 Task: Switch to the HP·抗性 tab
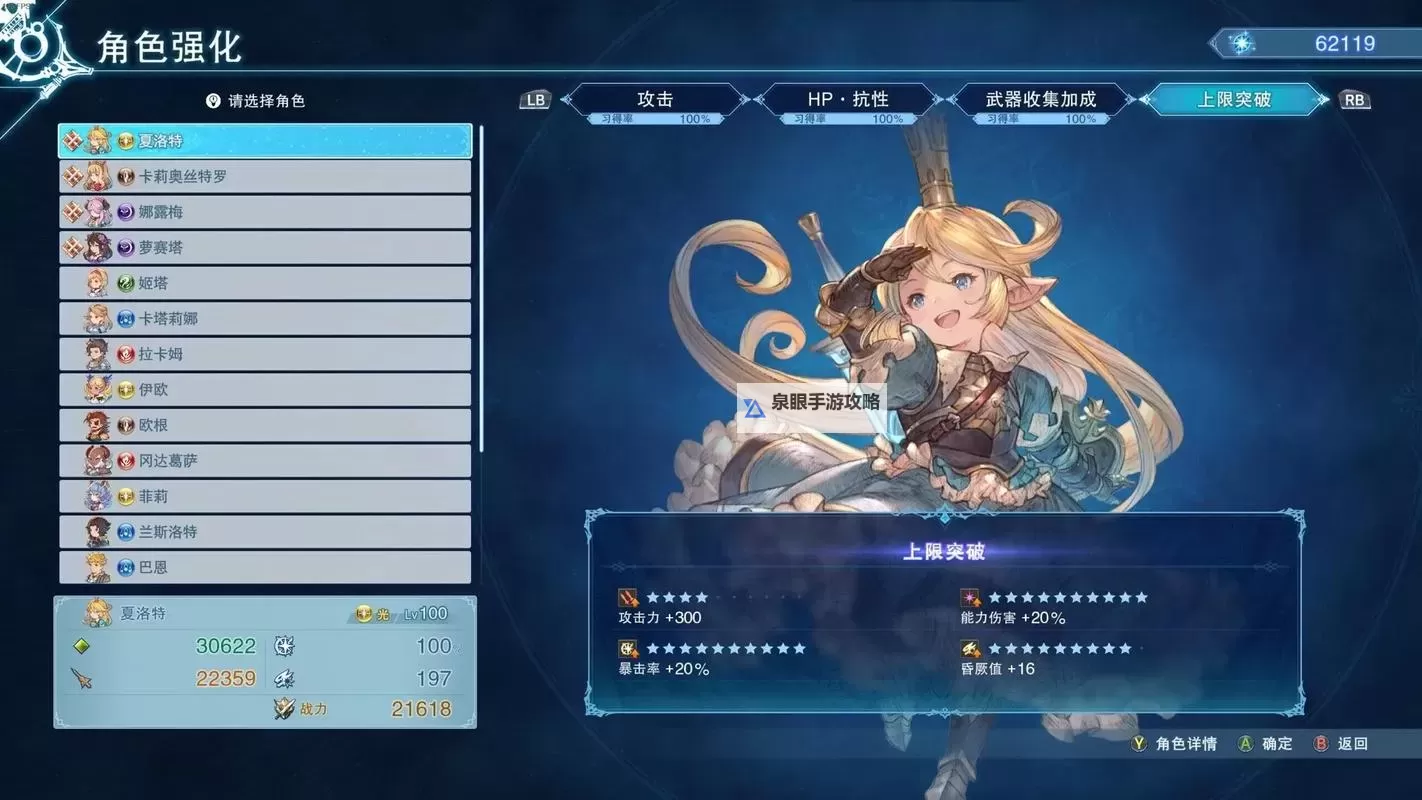[x=849, y=98]
